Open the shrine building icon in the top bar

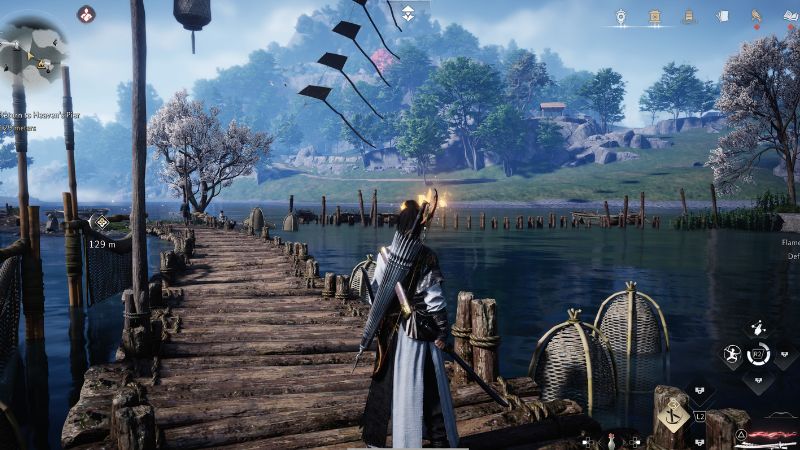pyautogui.click(x=654, y=16)
